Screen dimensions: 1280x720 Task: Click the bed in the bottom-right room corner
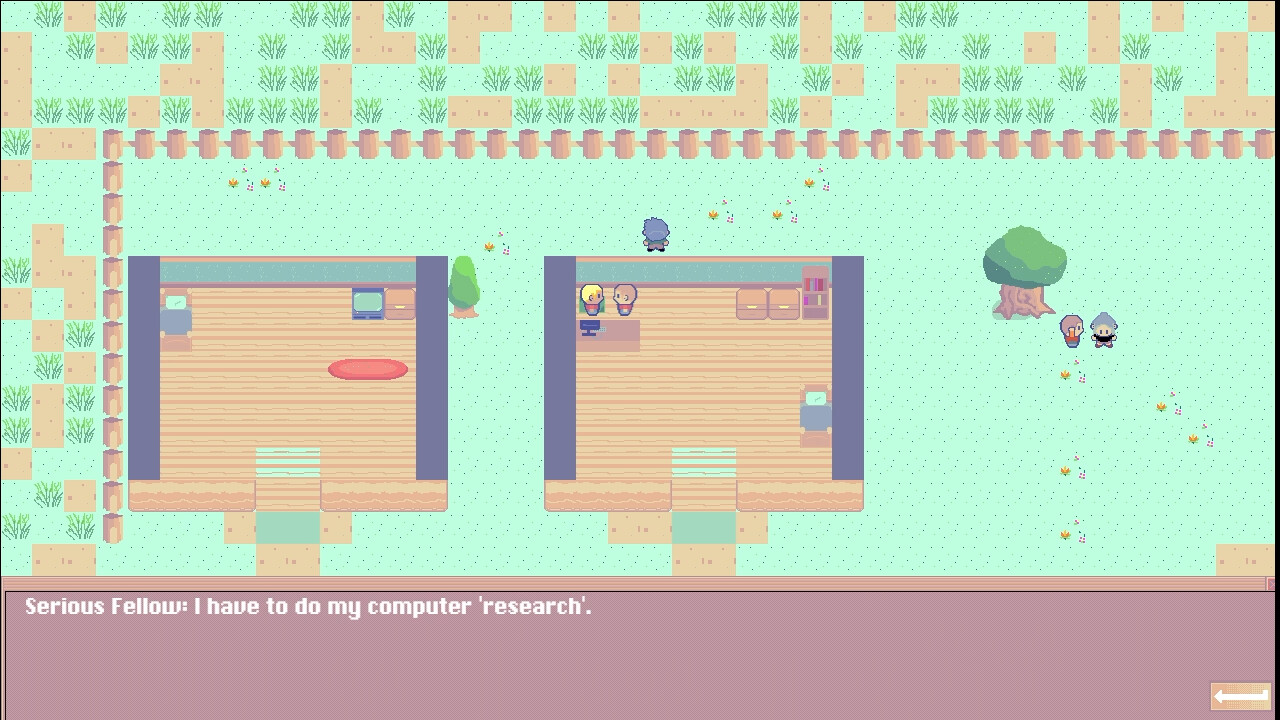816,410
